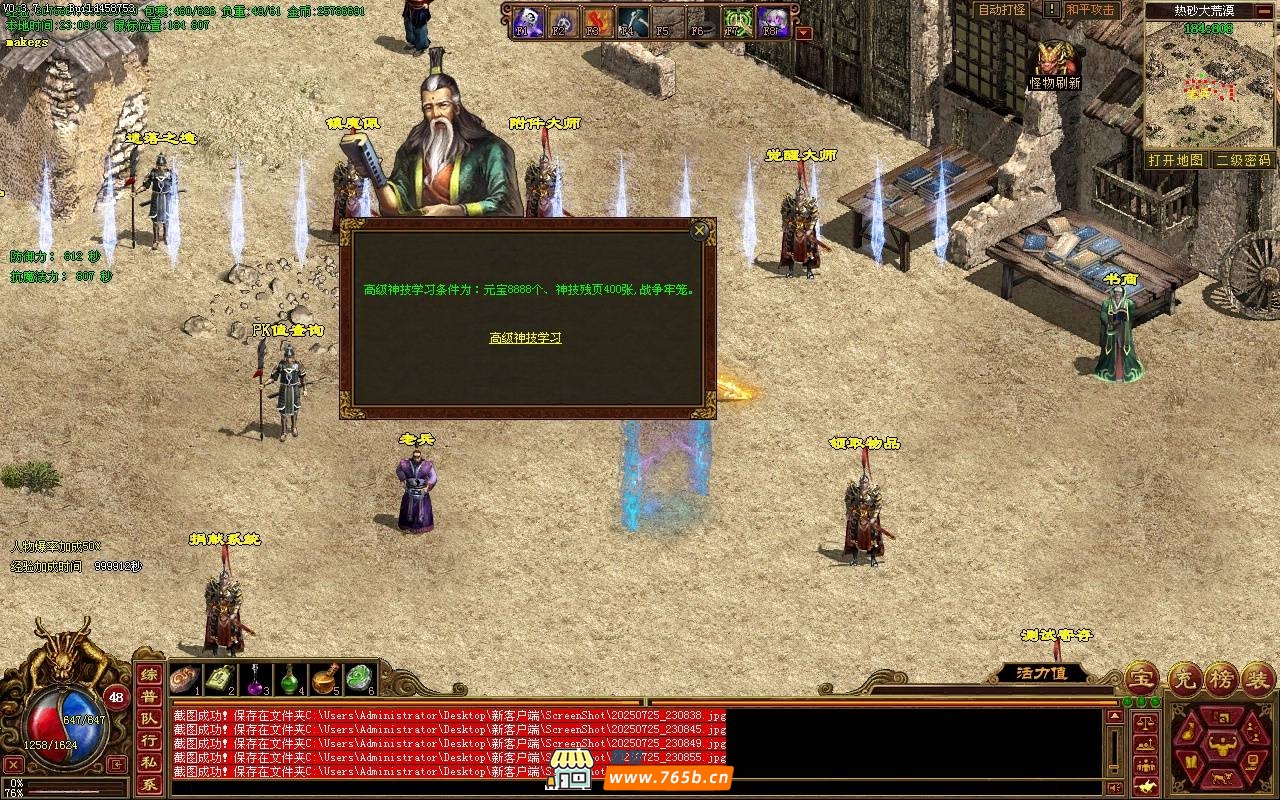The height and width of the screenshot is (800, 1280).
Task: Use the F3 fire skill
Action: click(x=598, y=21)
